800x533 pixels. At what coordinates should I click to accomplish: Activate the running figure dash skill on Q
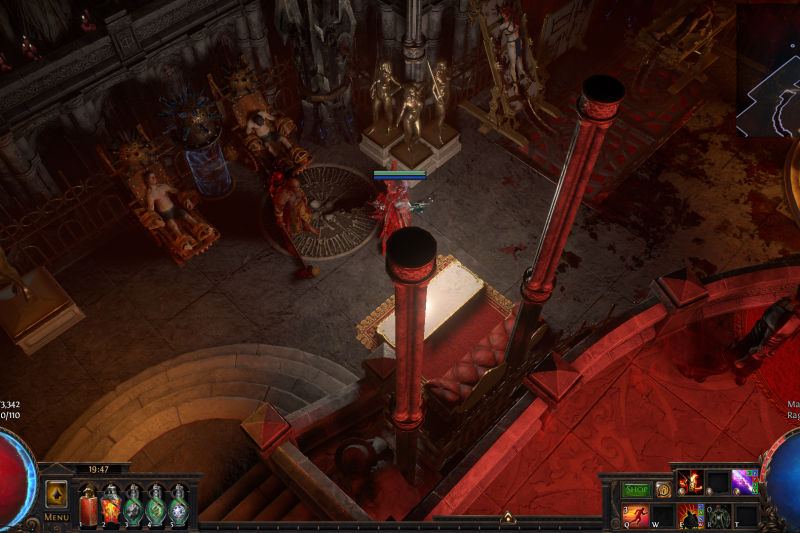tap(635, 515)
